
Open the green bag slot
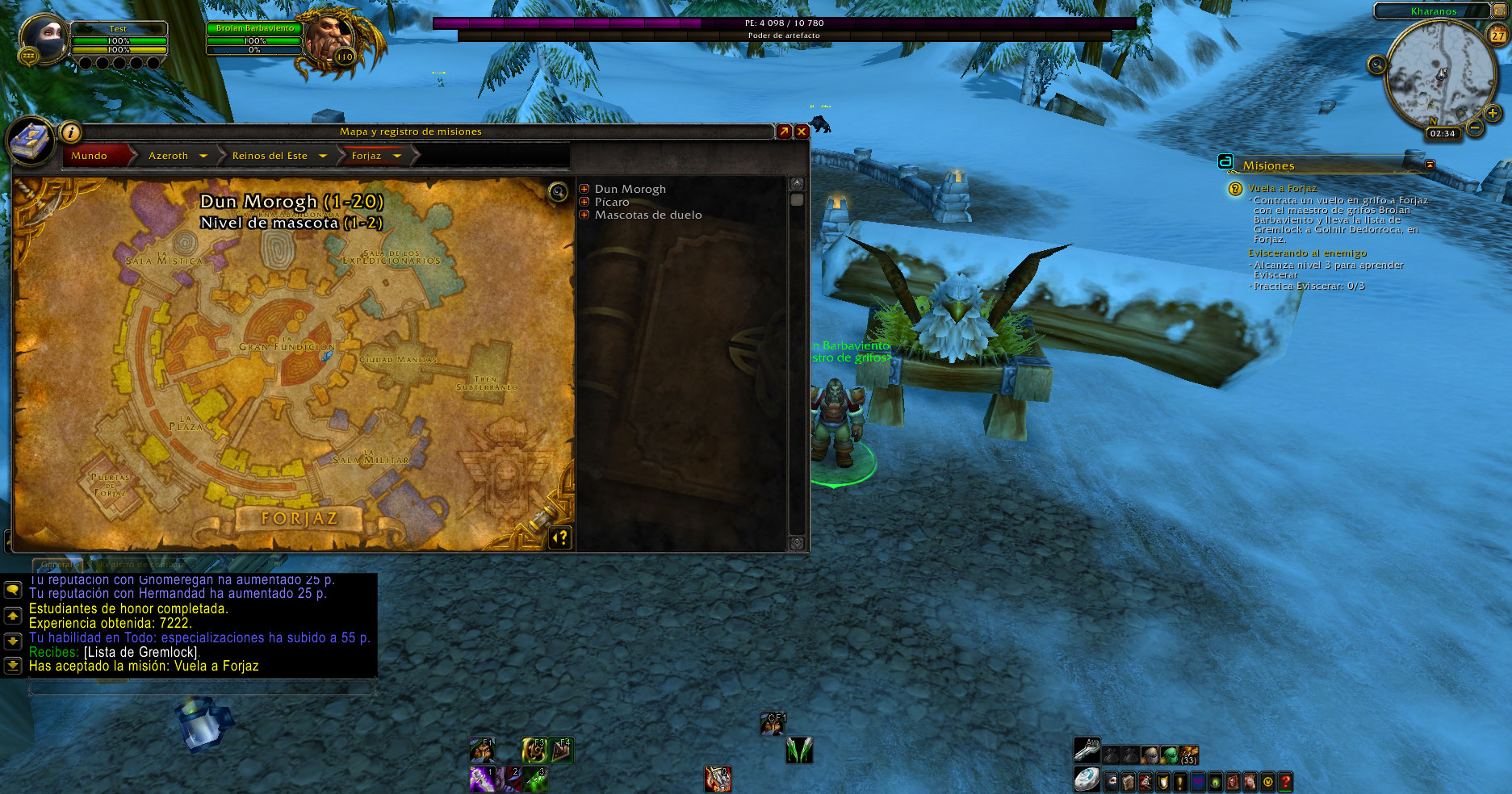1169,755
